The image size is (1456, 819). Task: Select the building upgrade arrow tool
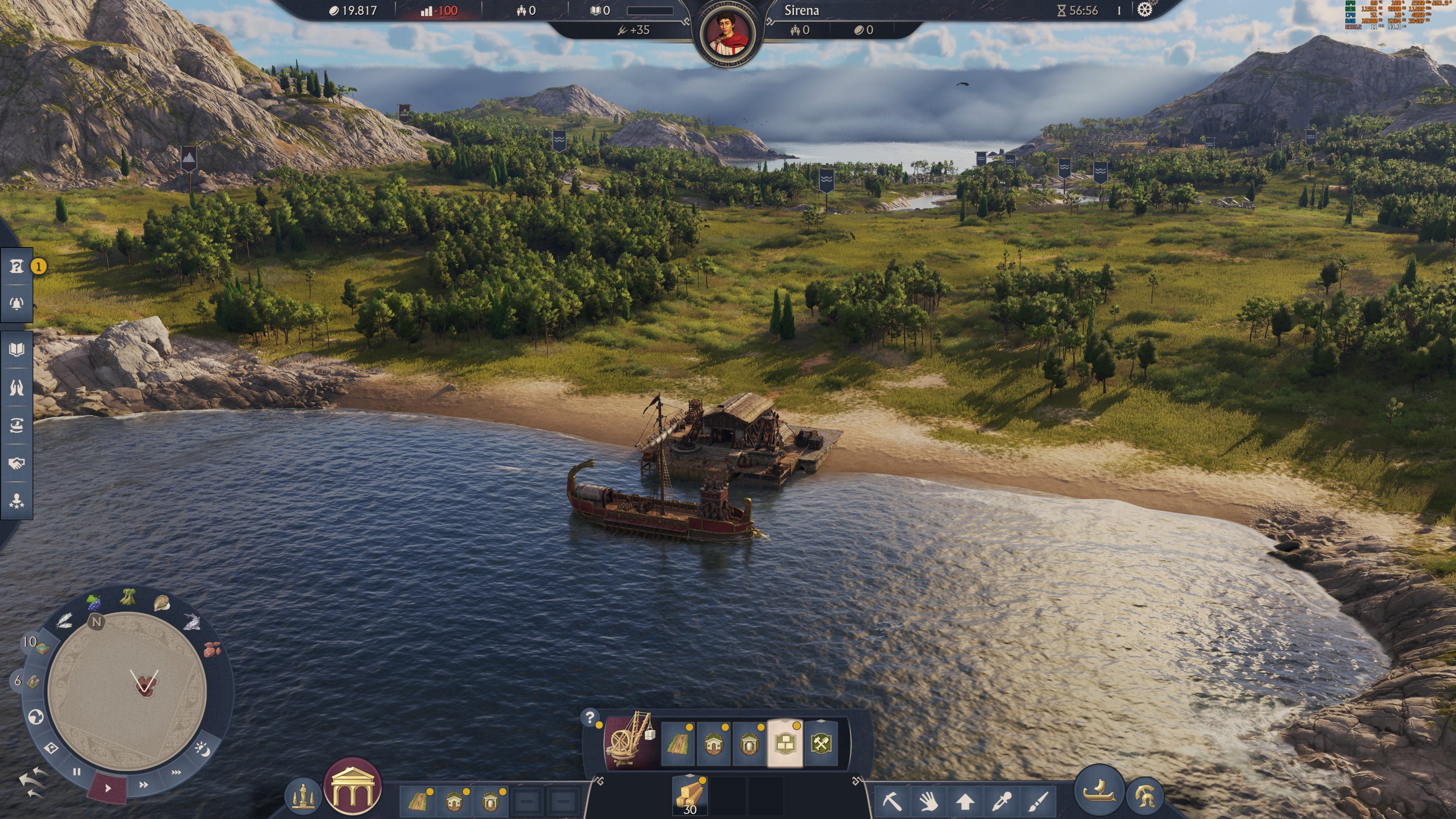click(965, 803)
